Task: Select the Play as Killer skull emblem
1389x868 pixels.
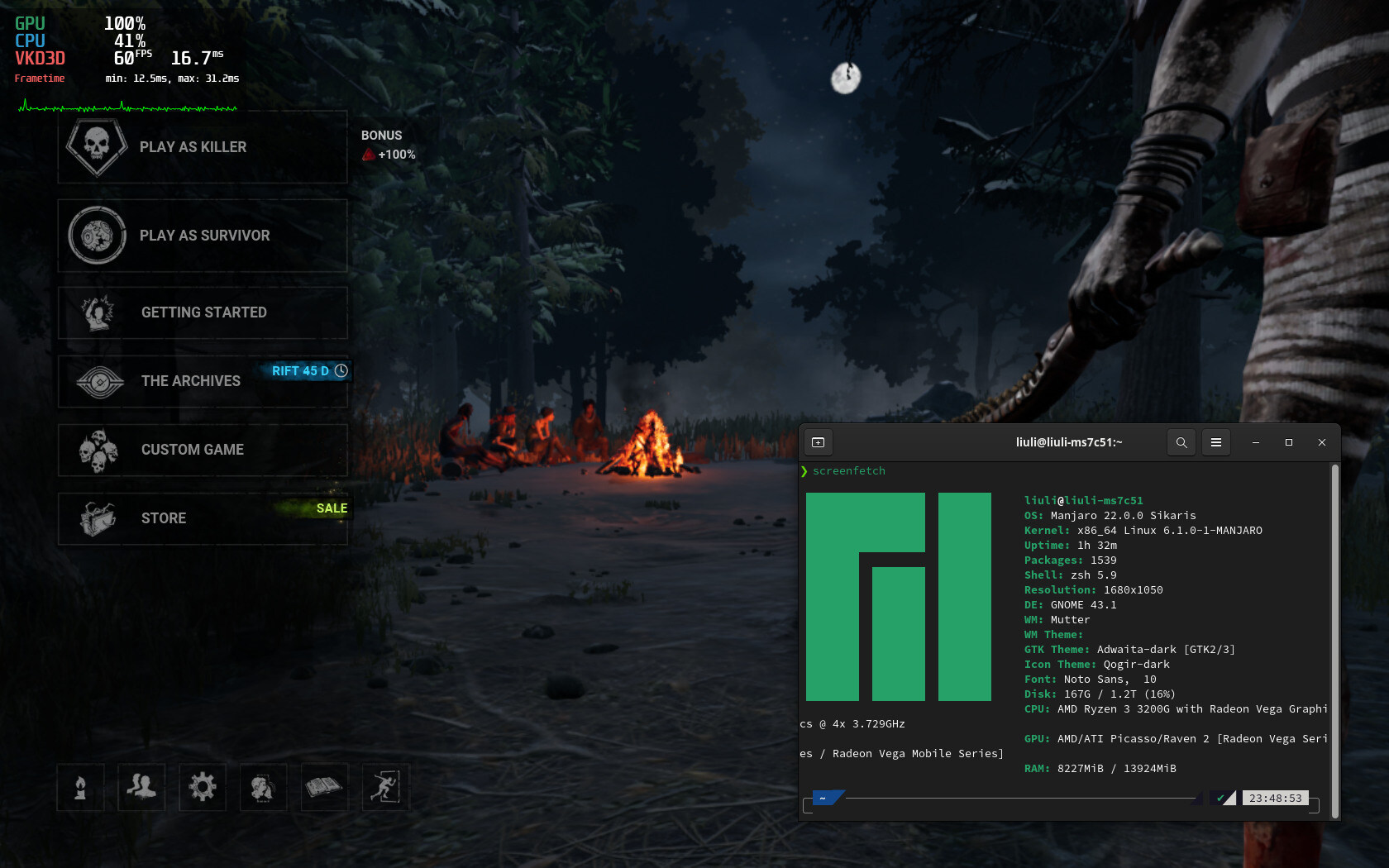Action: [97, 147]
